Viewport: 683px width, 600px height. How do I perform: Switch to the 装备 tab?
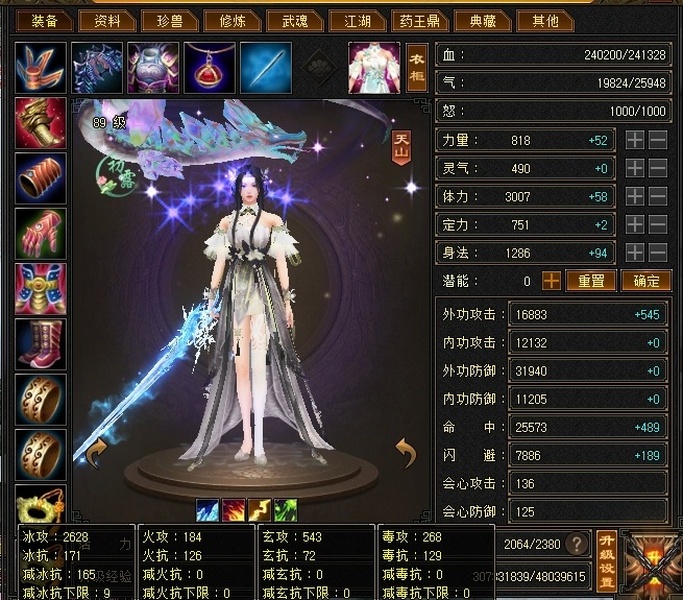coord(45,20)
